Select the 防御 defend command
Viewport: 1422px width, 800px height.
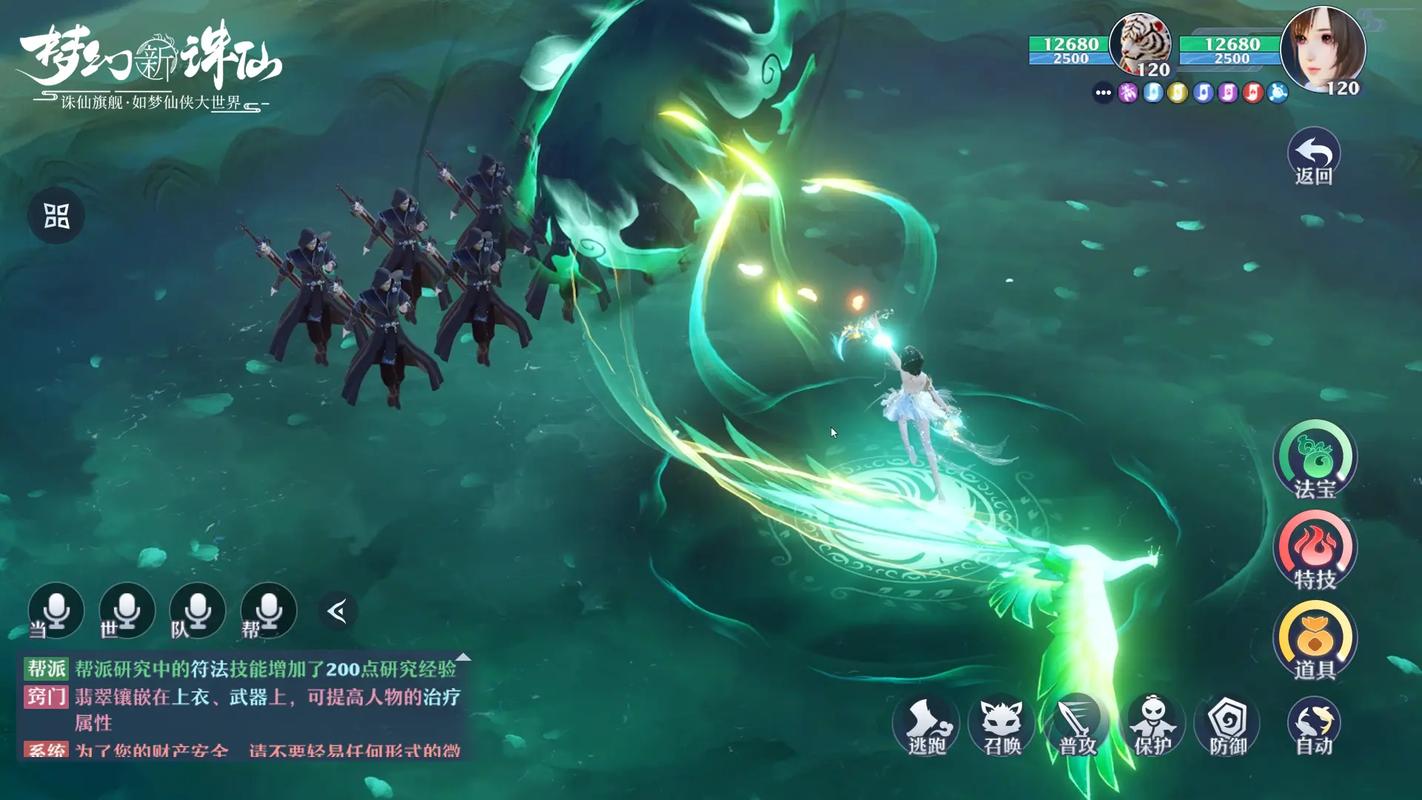[1227, 724]
